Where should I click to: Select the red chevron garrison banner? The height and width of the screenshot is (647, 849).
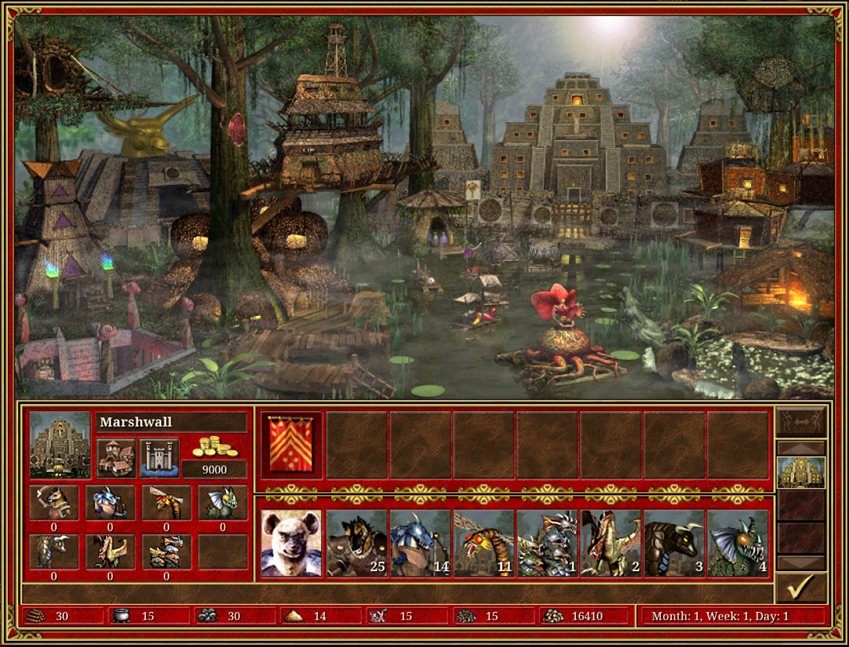point(291,444)
